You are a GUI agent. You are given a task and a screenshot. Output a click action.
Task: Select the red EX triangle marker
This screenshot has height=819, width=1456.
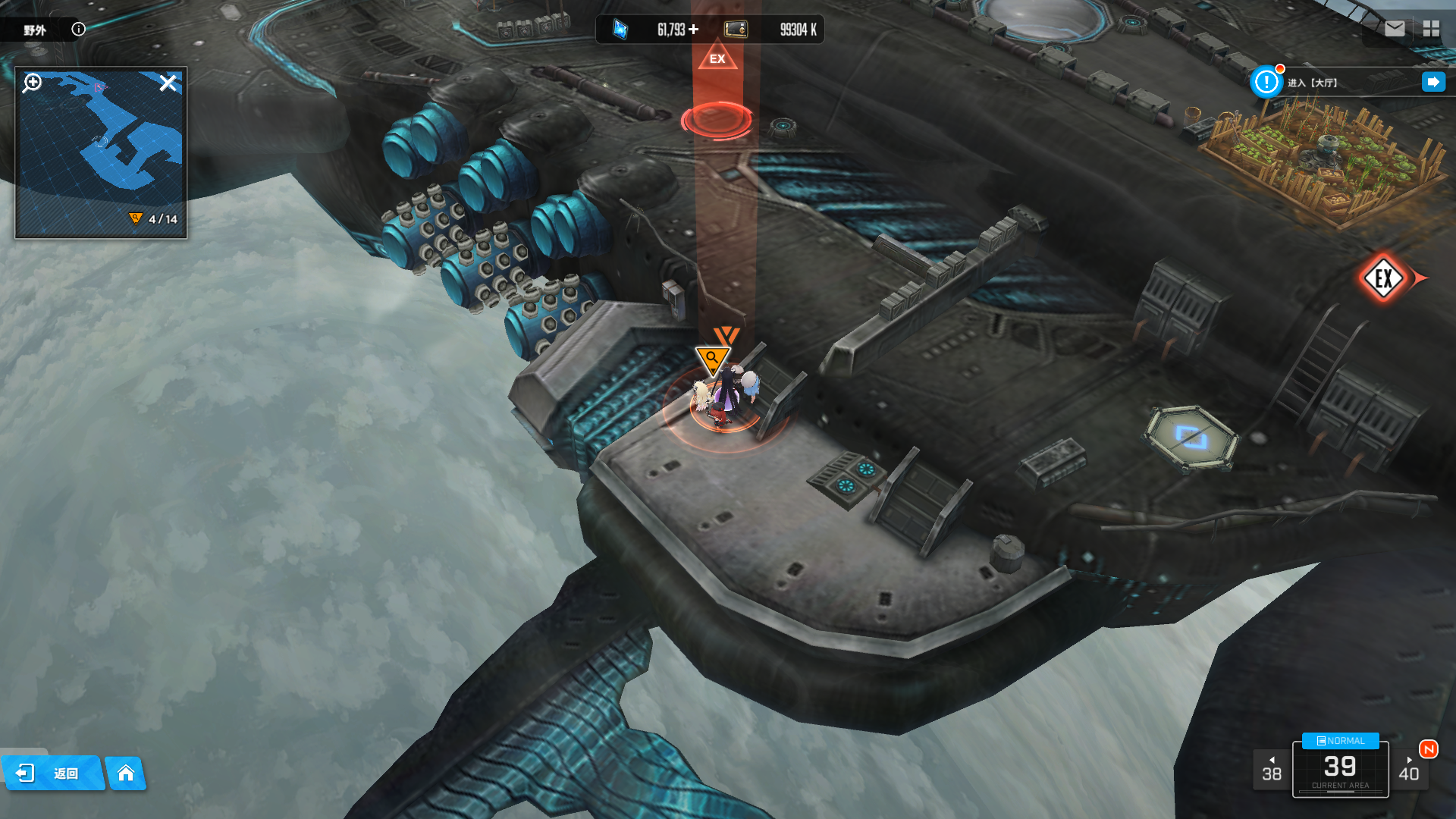point(717,58)
